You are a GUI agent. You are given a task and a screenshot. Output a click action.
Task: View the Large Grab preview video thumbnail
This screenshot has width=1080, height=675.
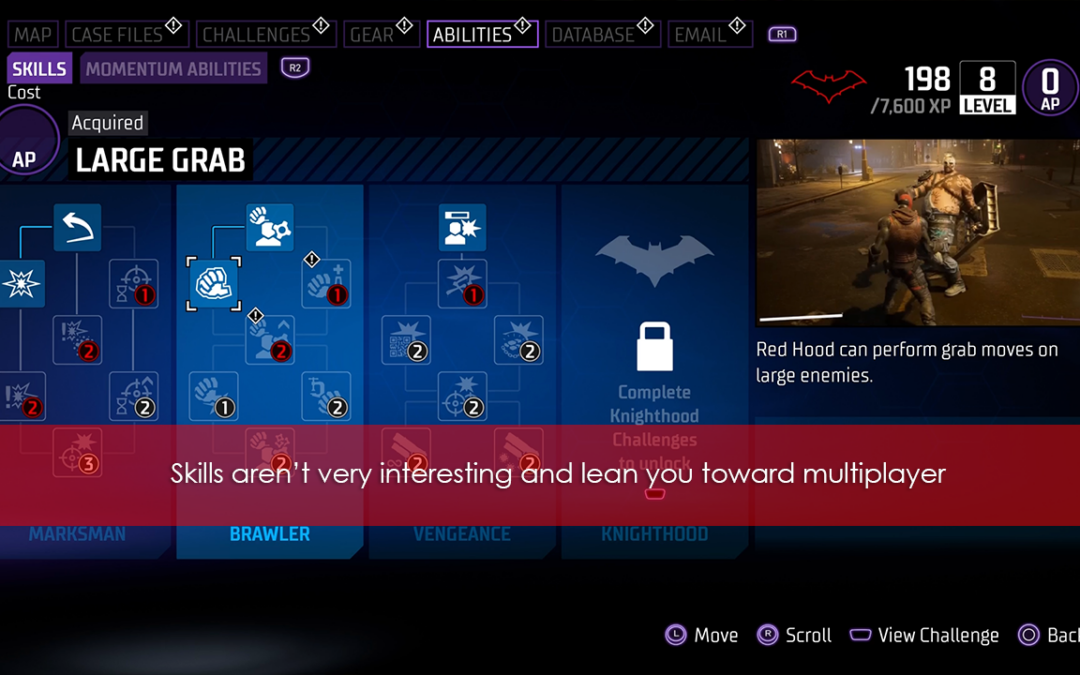click(x=917, y=232)
